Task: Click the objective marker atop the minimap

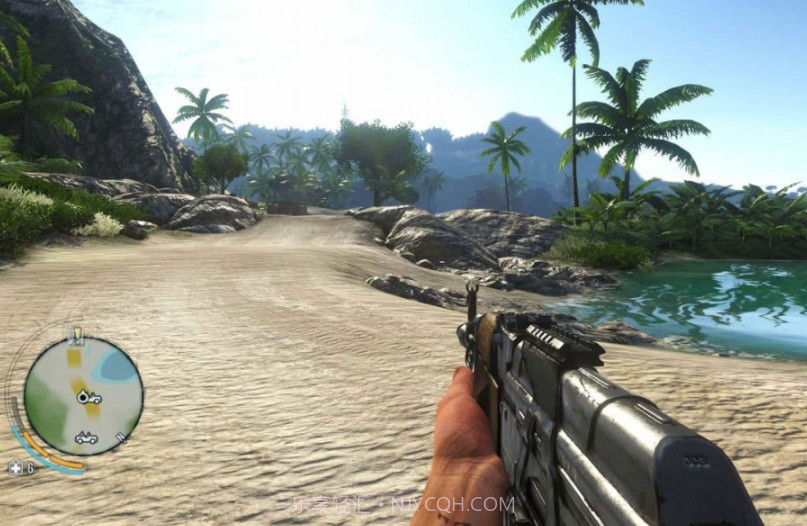Action: [x=75, y=334]
